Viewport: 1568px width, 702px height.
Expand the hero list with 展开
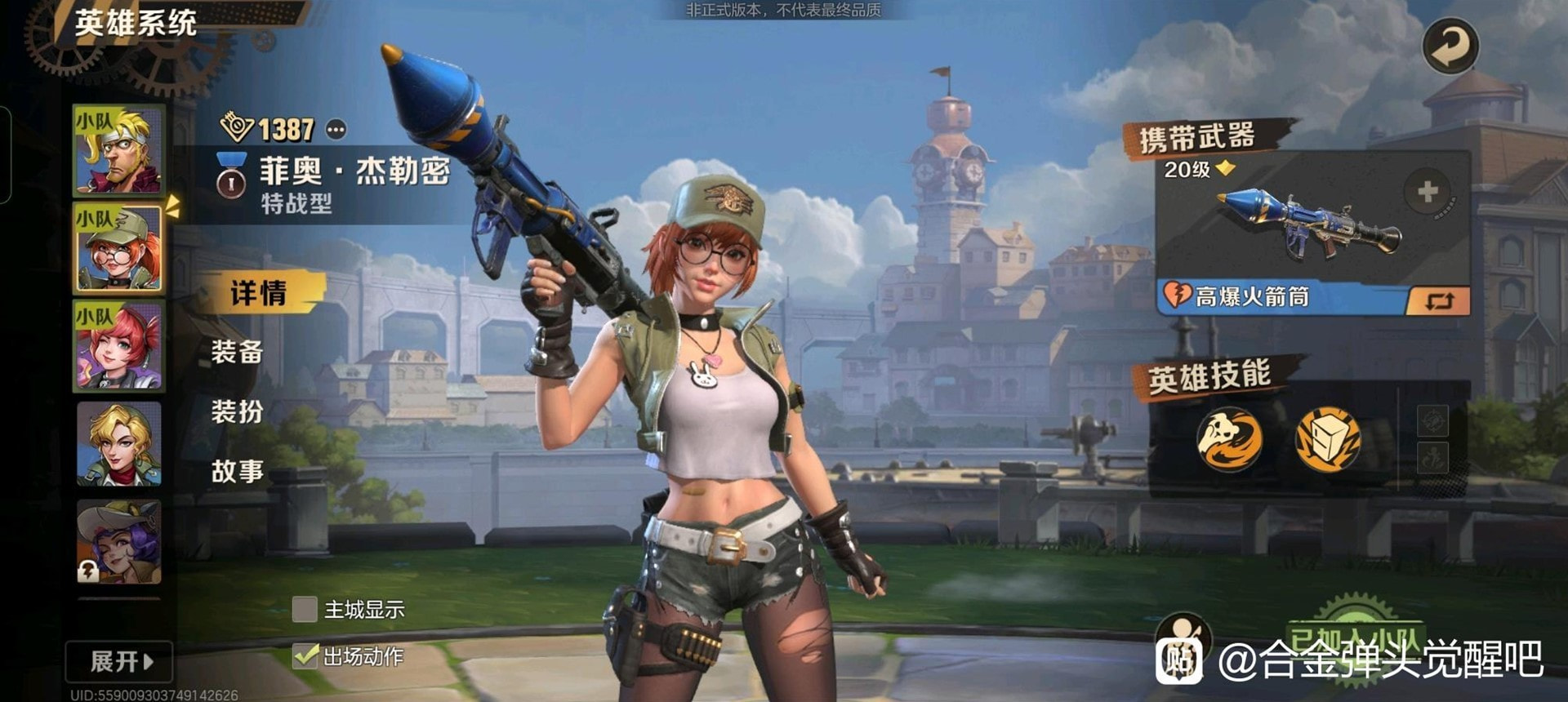pyautogui.click(x=120, y=661)
